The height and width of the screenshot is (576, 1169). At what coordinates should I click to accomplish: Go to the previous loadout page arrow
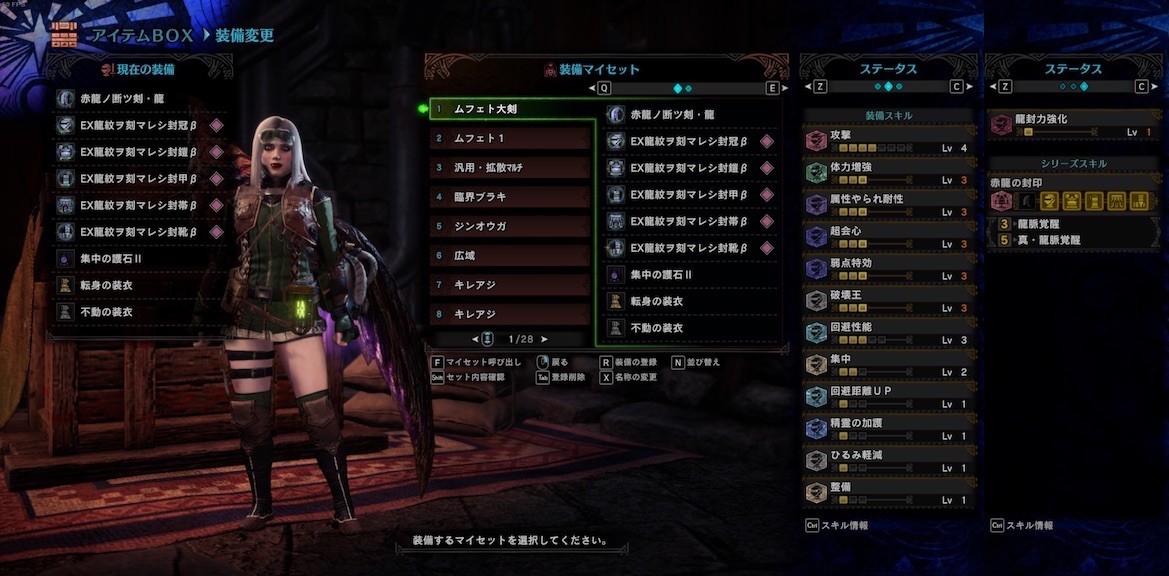475,339
